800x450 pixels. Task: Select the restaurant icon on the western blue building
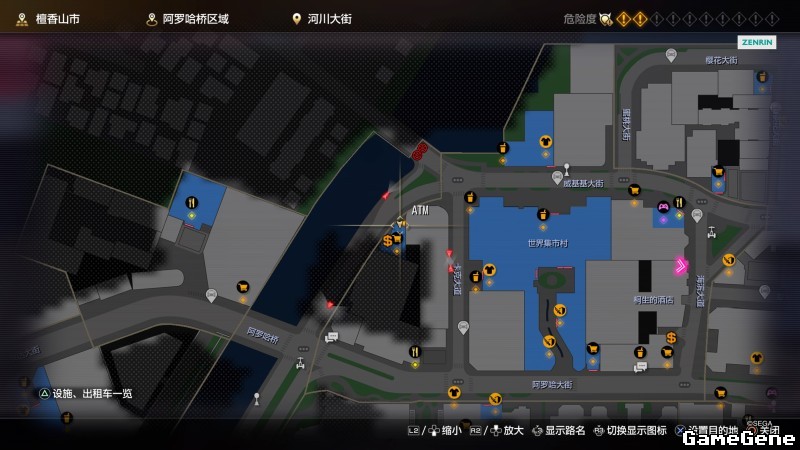[191, 202]
